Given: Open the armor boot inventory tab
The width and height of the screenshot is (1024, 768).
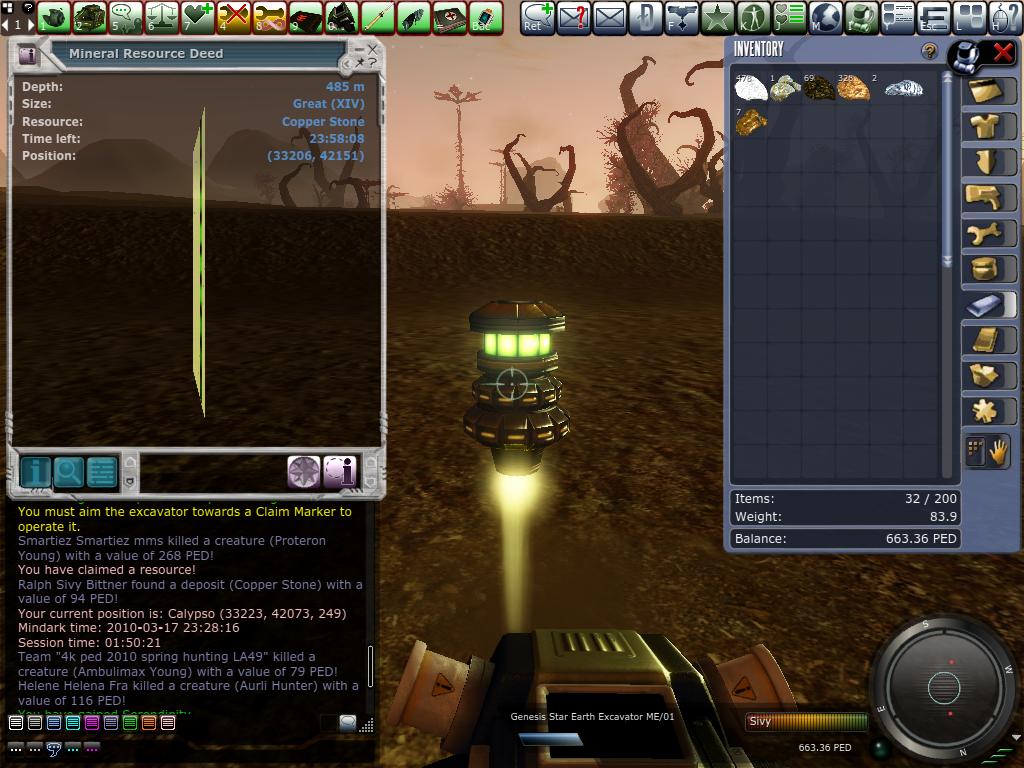Looking at the screenshot, I should coord(986,161).
